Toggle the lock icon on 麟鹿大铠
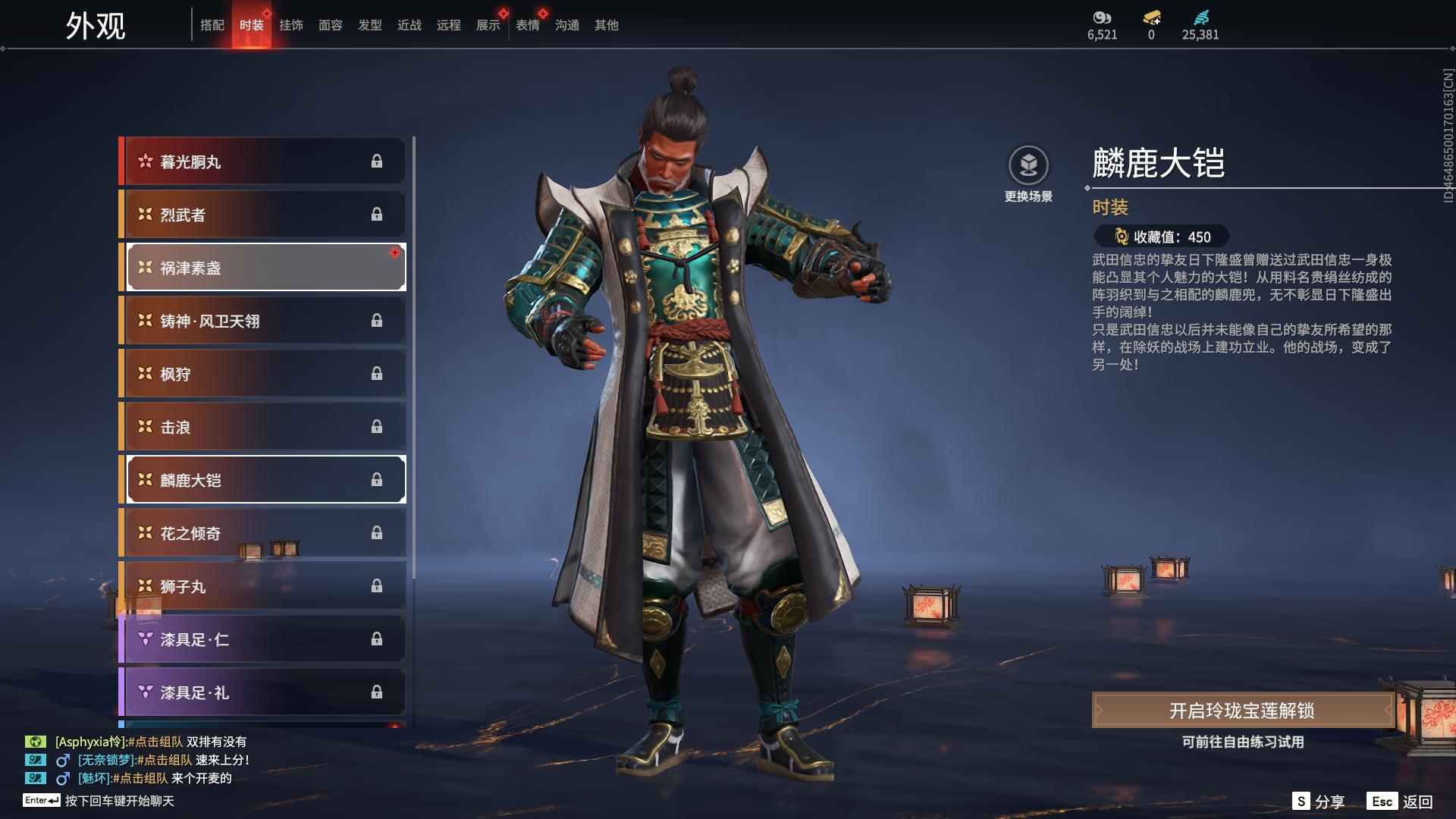The height and width of the screenshot is (819, 1456). pyautogui.click(x=376, y=479)
